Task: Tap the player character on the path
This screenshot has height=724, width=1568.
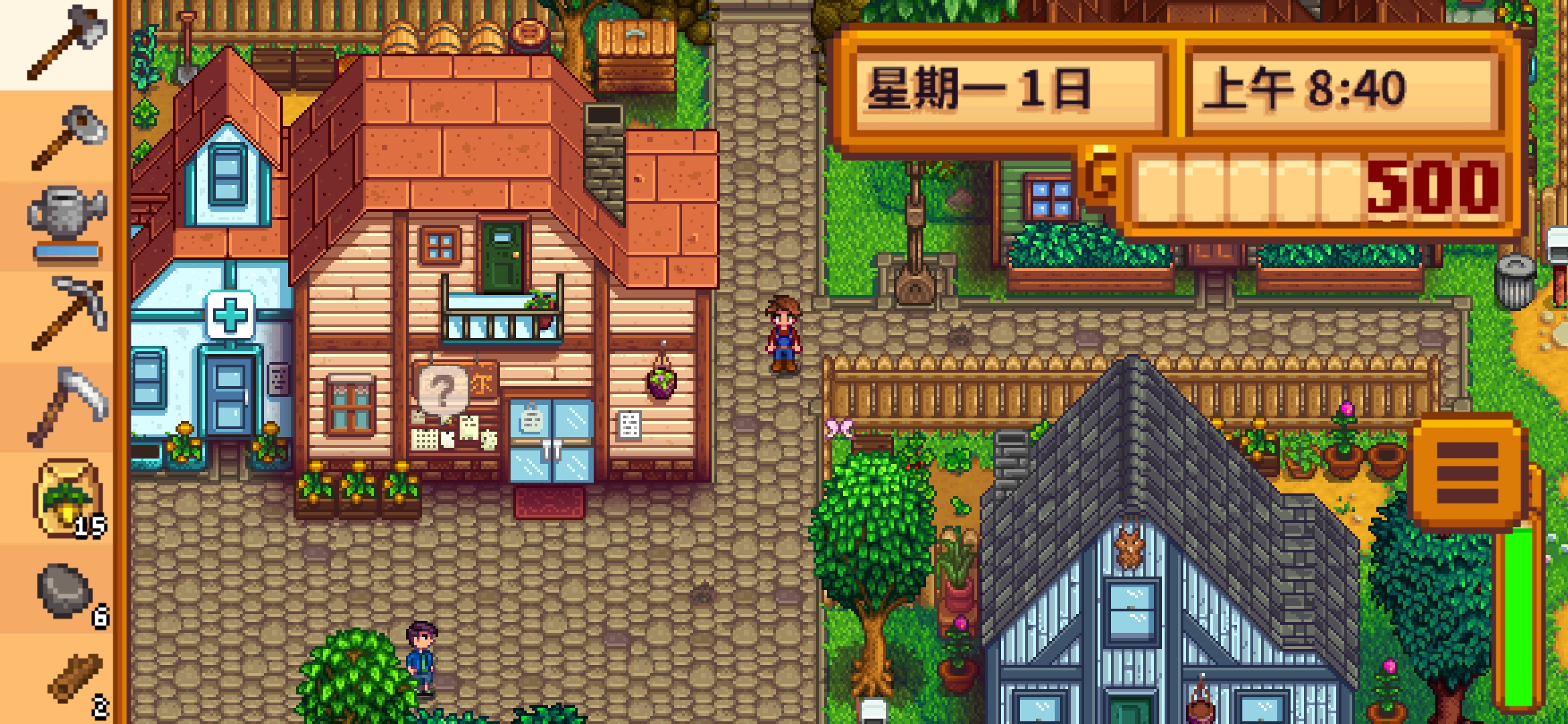Action: [x=783, y=335]
